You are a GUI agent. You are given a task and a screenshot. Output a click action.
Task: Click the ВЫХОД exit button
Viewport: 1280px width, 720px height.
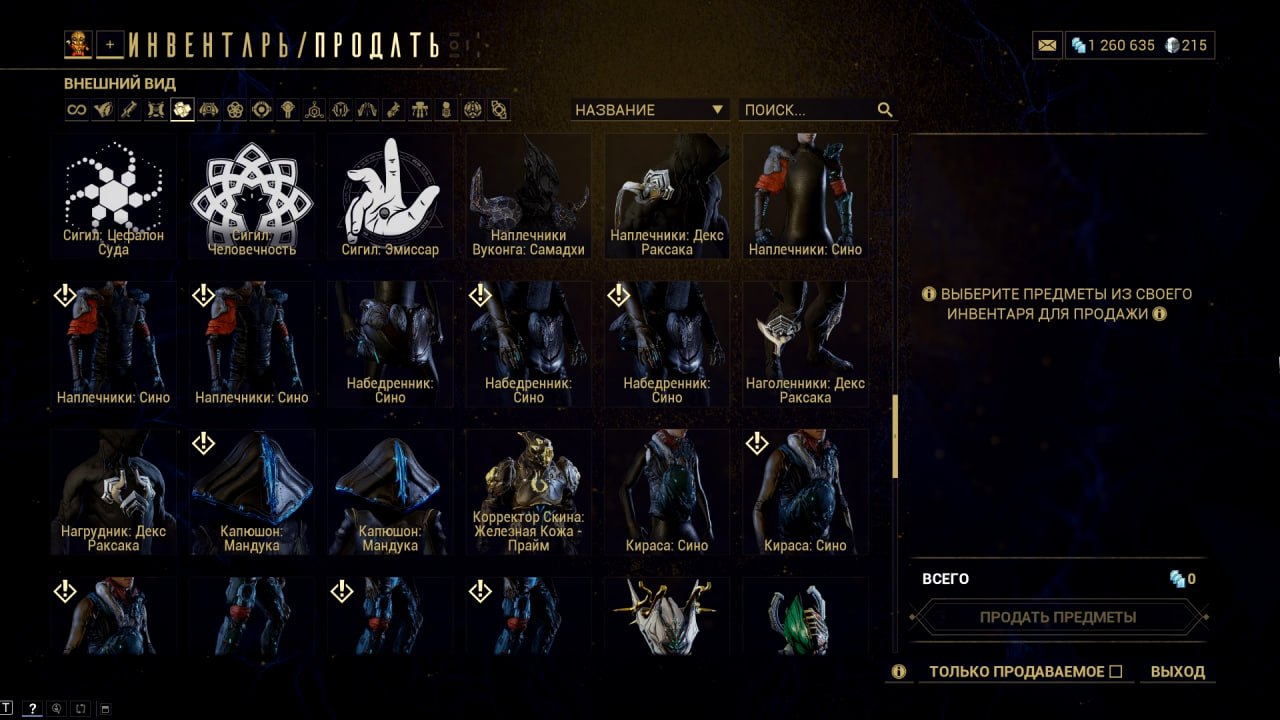[1177, 672]
